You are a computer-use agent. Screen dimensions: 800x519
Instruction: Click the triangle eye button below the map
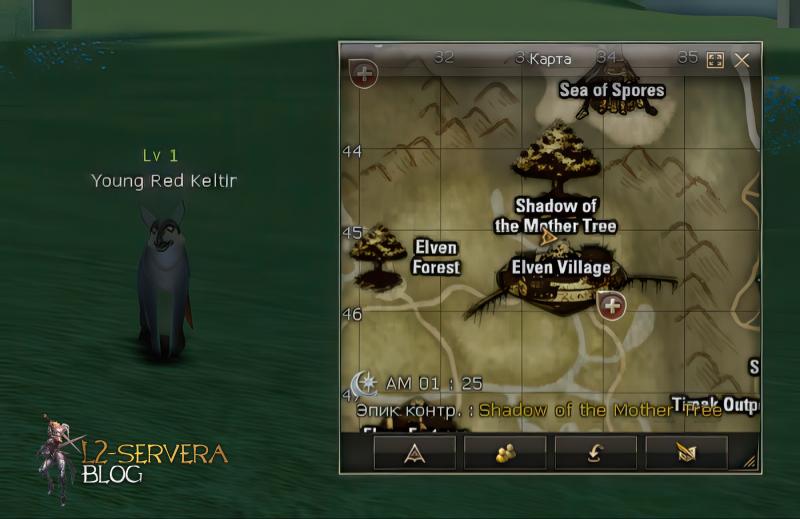click(414, 453)
